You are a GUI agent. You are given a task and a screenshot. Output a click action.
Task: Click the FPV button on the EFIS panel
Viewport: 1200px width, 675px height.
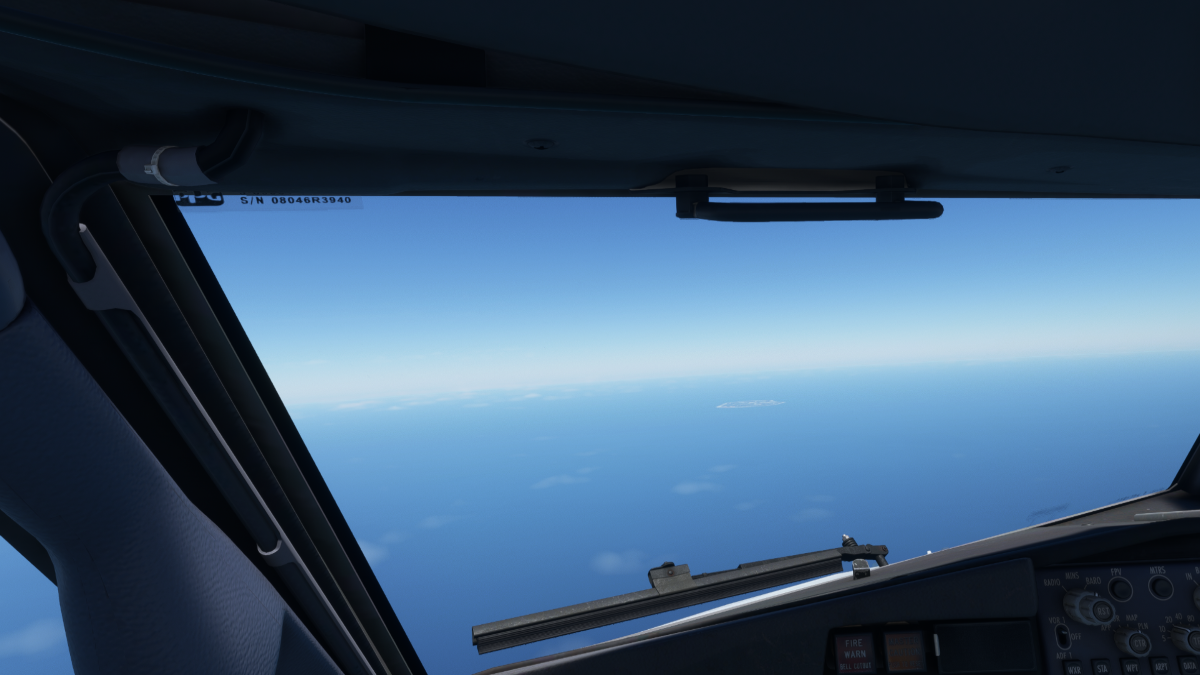pyautogui.click(x=1119, y=589)
